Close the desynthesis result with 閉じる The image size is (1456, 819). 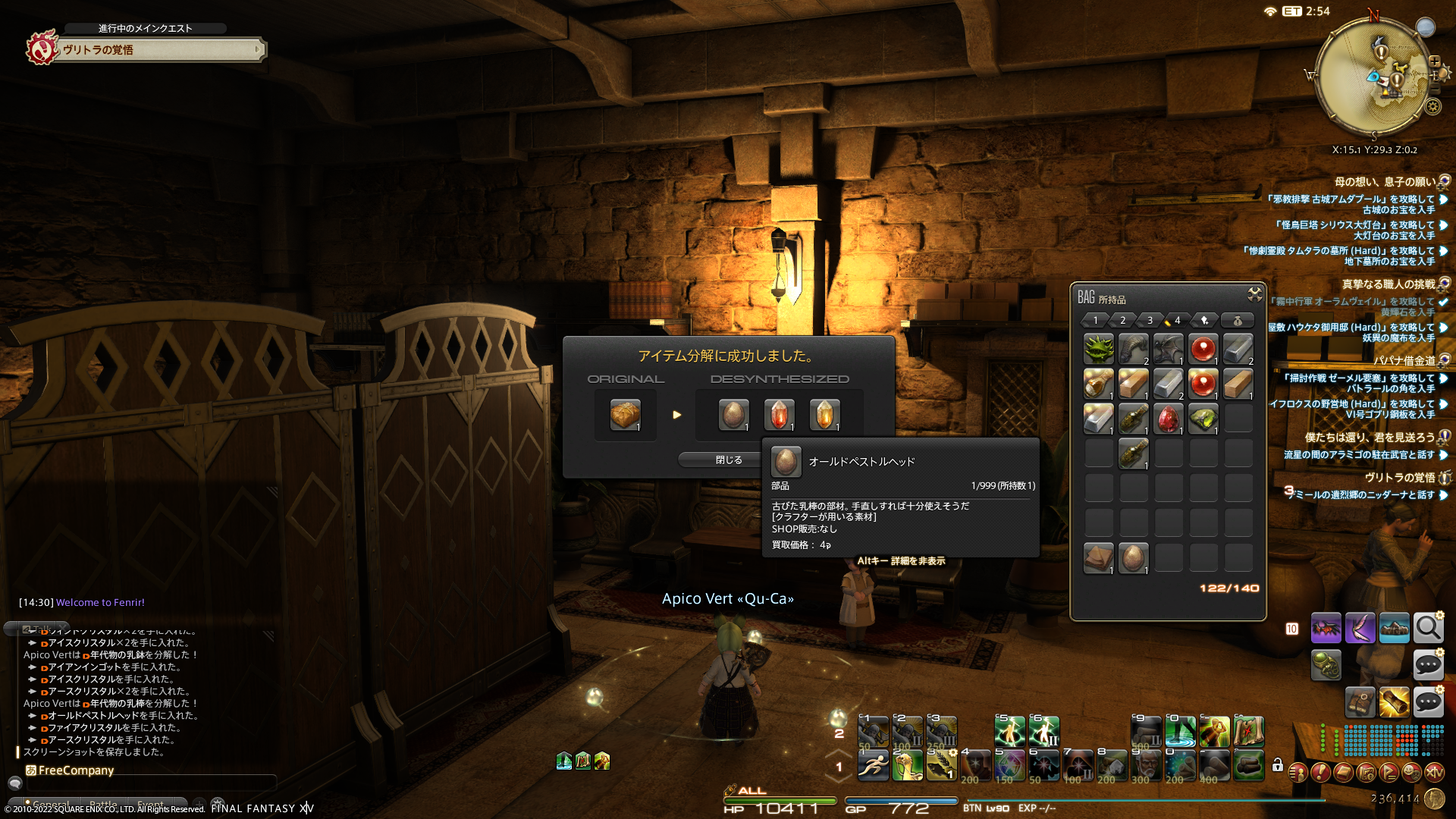point(728,460)
